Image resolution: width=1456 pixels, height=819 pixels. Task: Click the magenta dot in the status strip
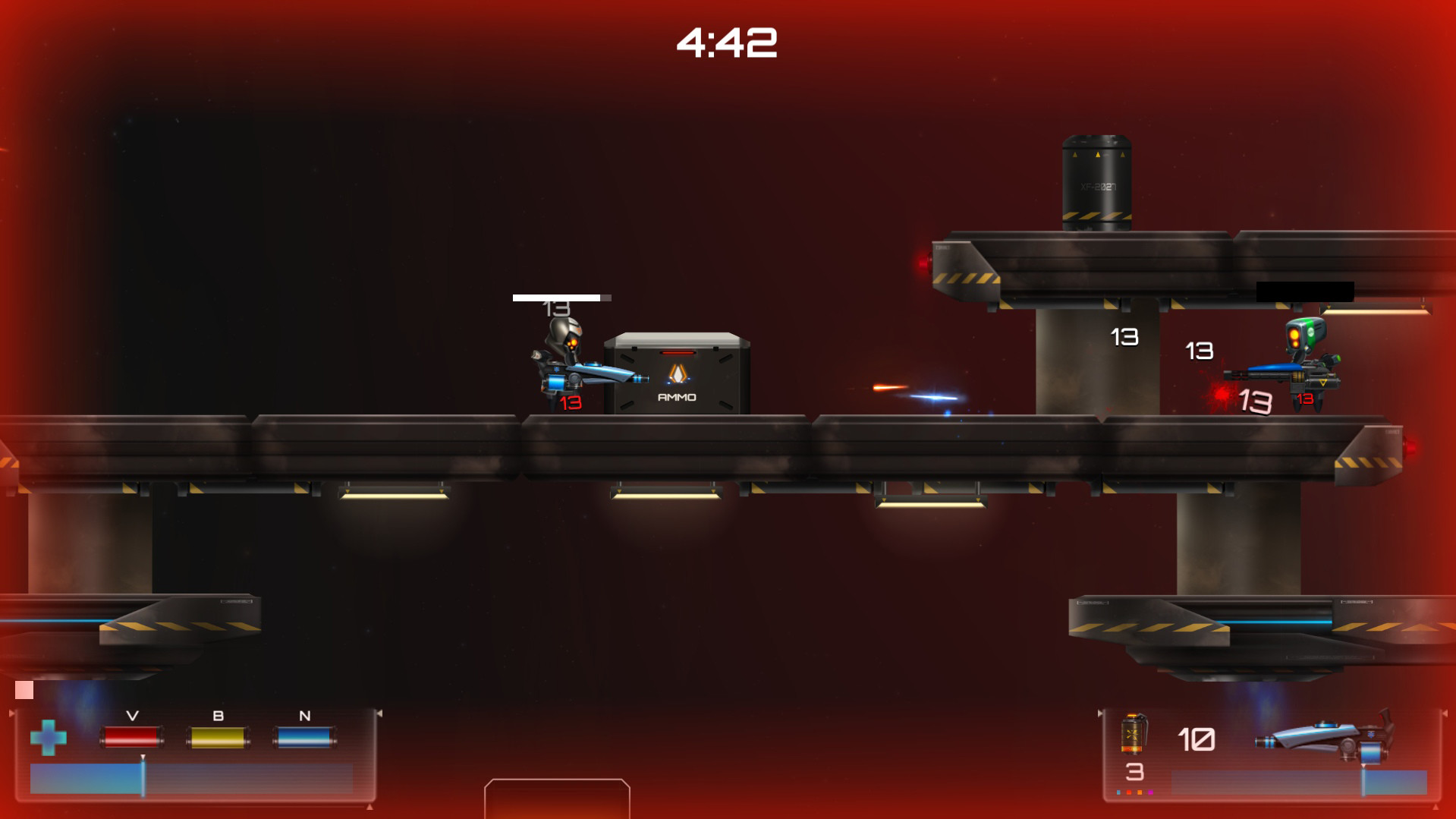pos(1150,792)
